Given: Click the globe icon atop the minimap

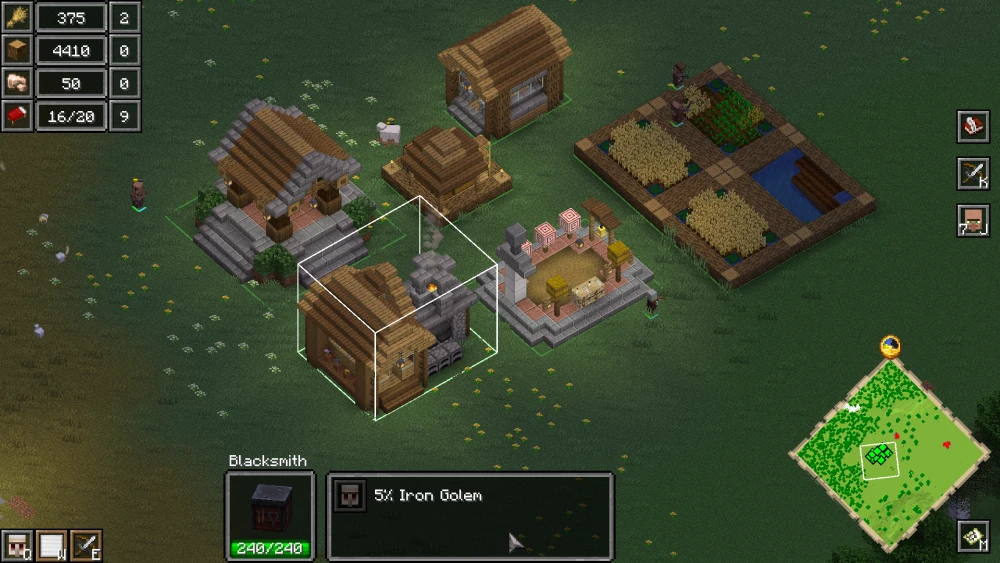Looking at the screenshot, I should pyautogui.click(x=890, y=347).
